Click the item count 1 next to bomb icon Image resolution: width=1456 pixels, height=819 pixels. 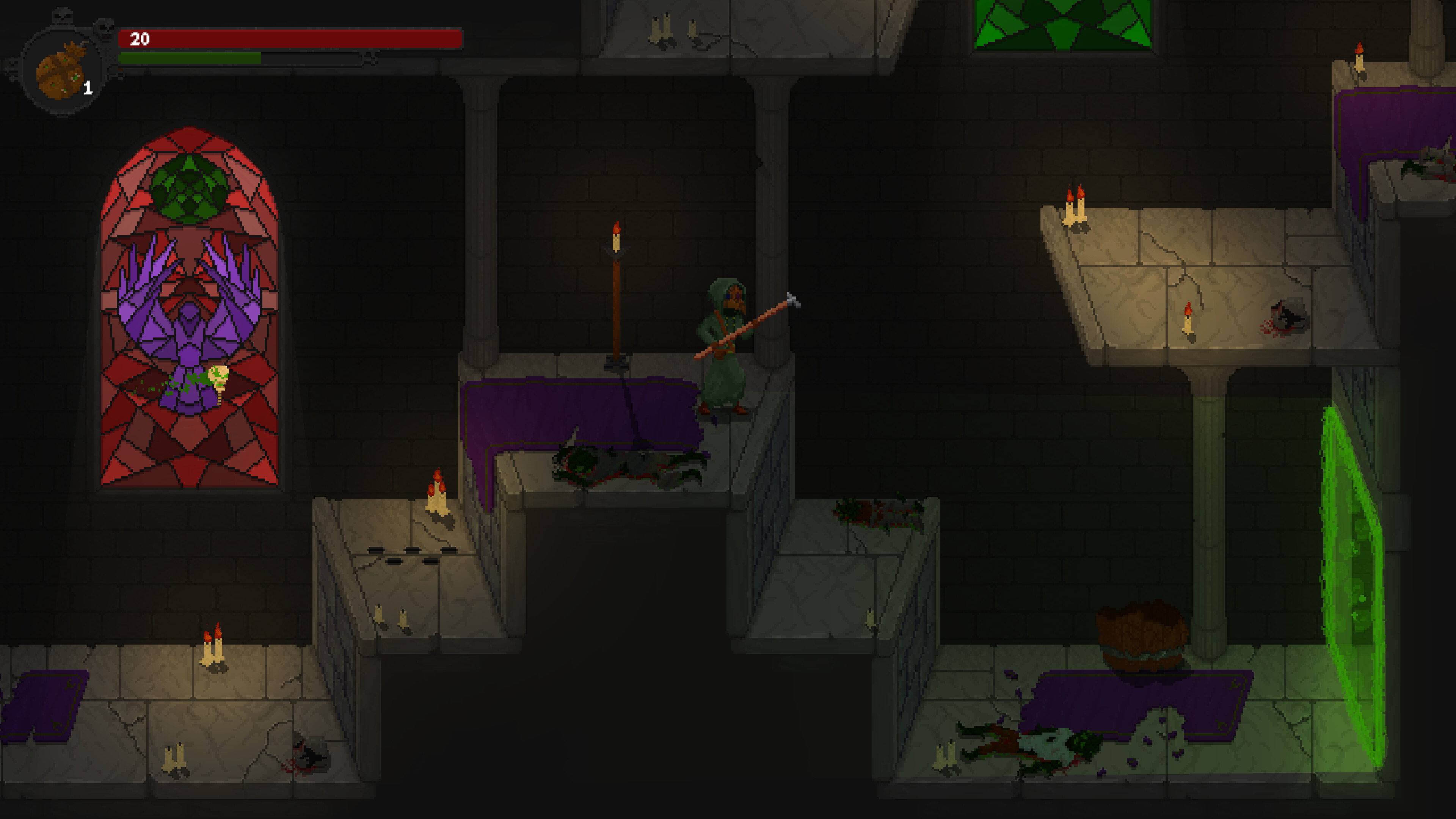click(89, 88)
